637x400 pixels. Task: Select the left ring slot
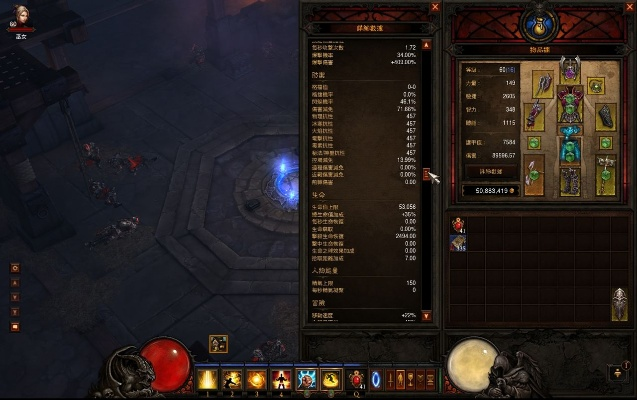536,145
